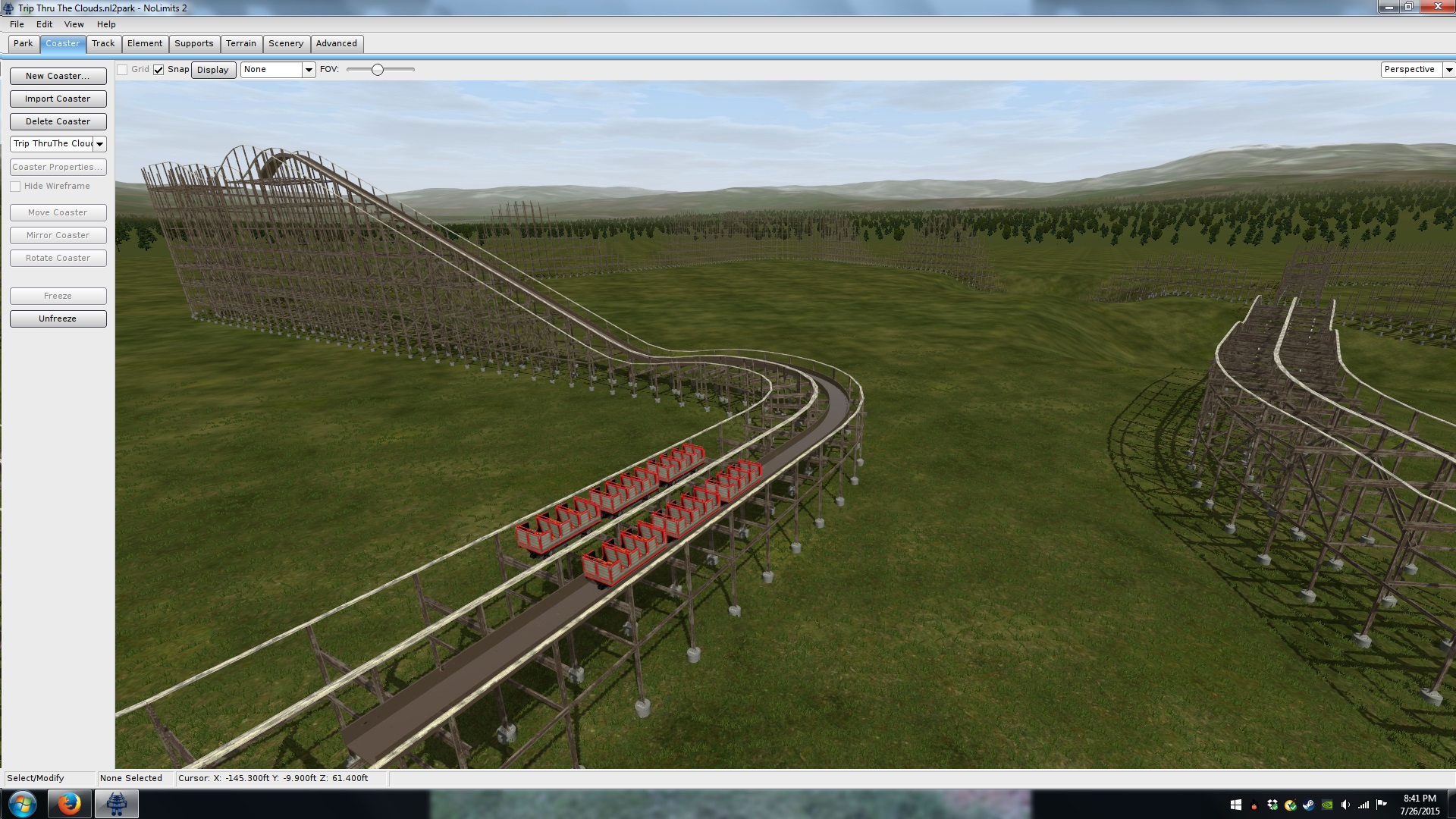This screenshot has height=819, width=1456.
Task: Switch to the Track tab
Action: pos(103,43)
